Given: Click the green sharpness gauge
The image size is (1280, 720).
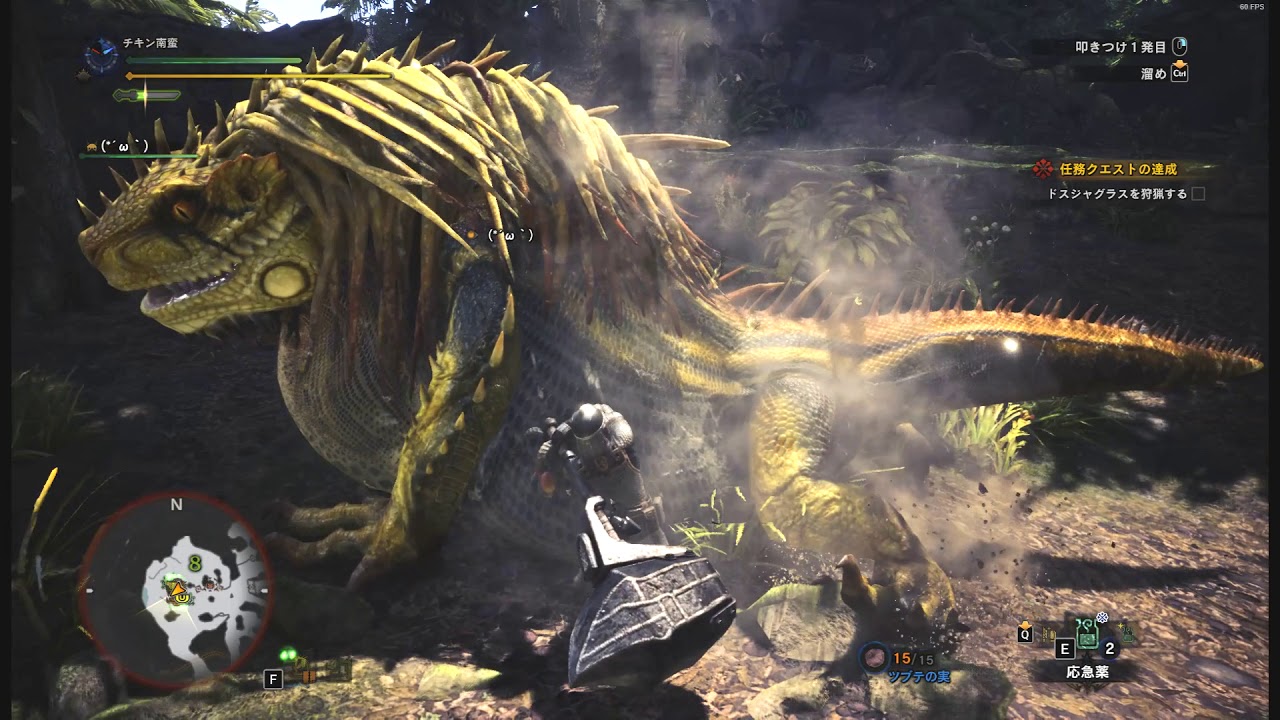Looking at the screenshot, I should coord(147,95).
